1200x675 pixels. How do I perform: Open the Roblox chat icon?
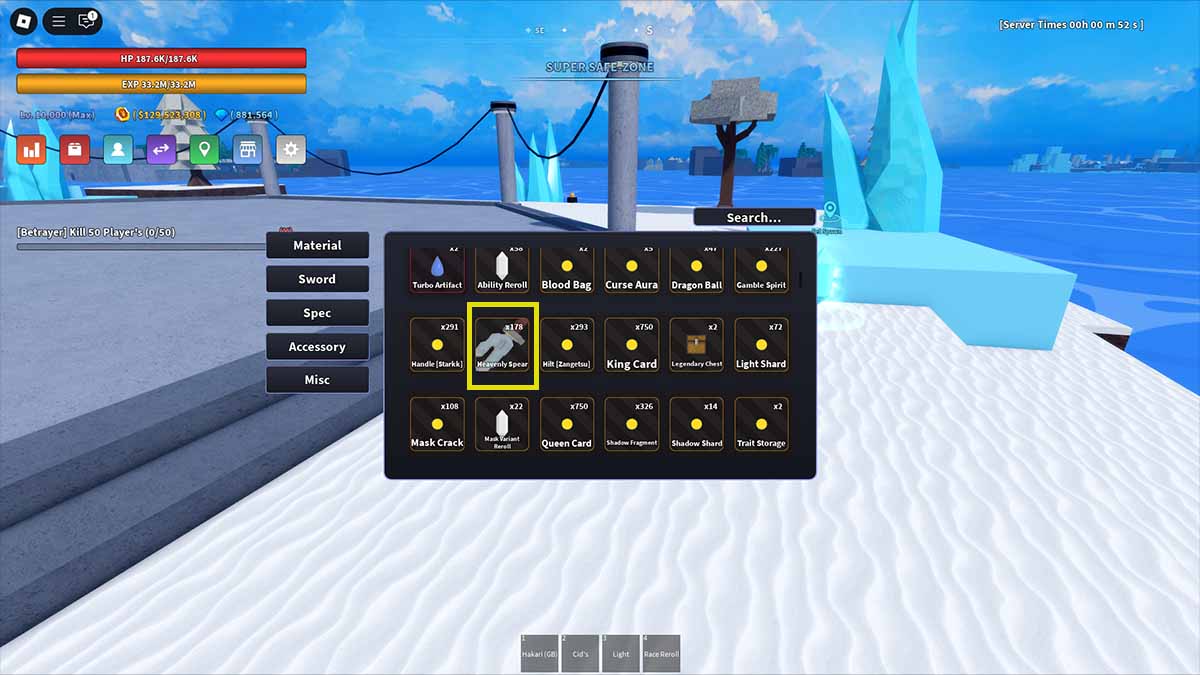(87, 20)
